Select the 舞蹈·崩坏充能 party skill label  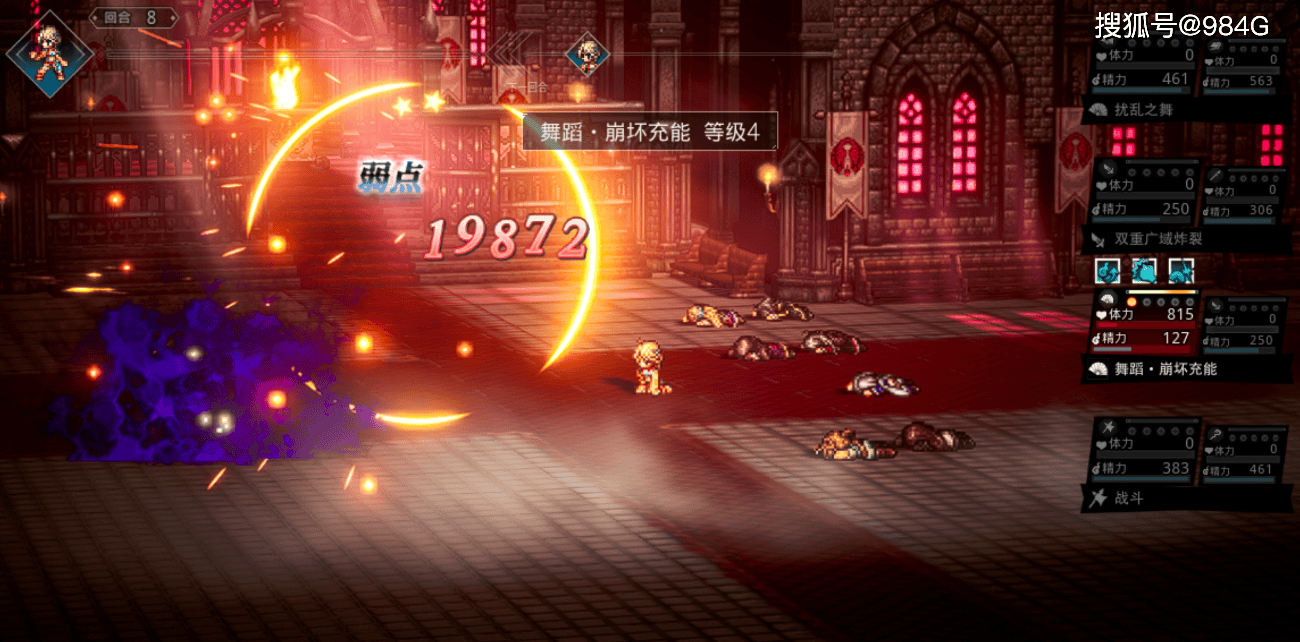click(x=1166, y=369)
